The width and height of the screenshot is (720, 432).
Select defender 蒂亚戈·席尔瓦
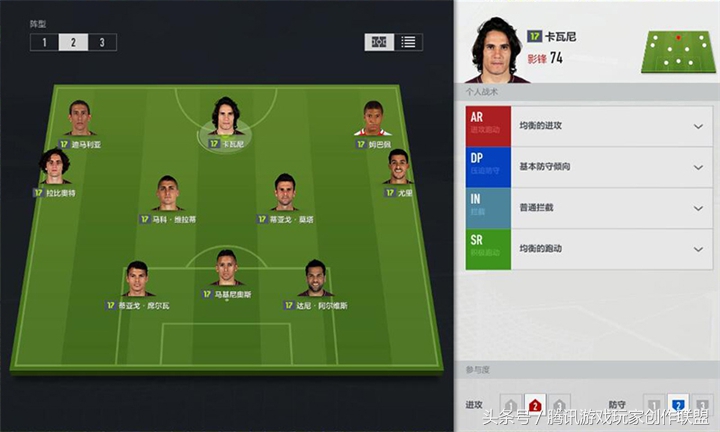point(136,281)
